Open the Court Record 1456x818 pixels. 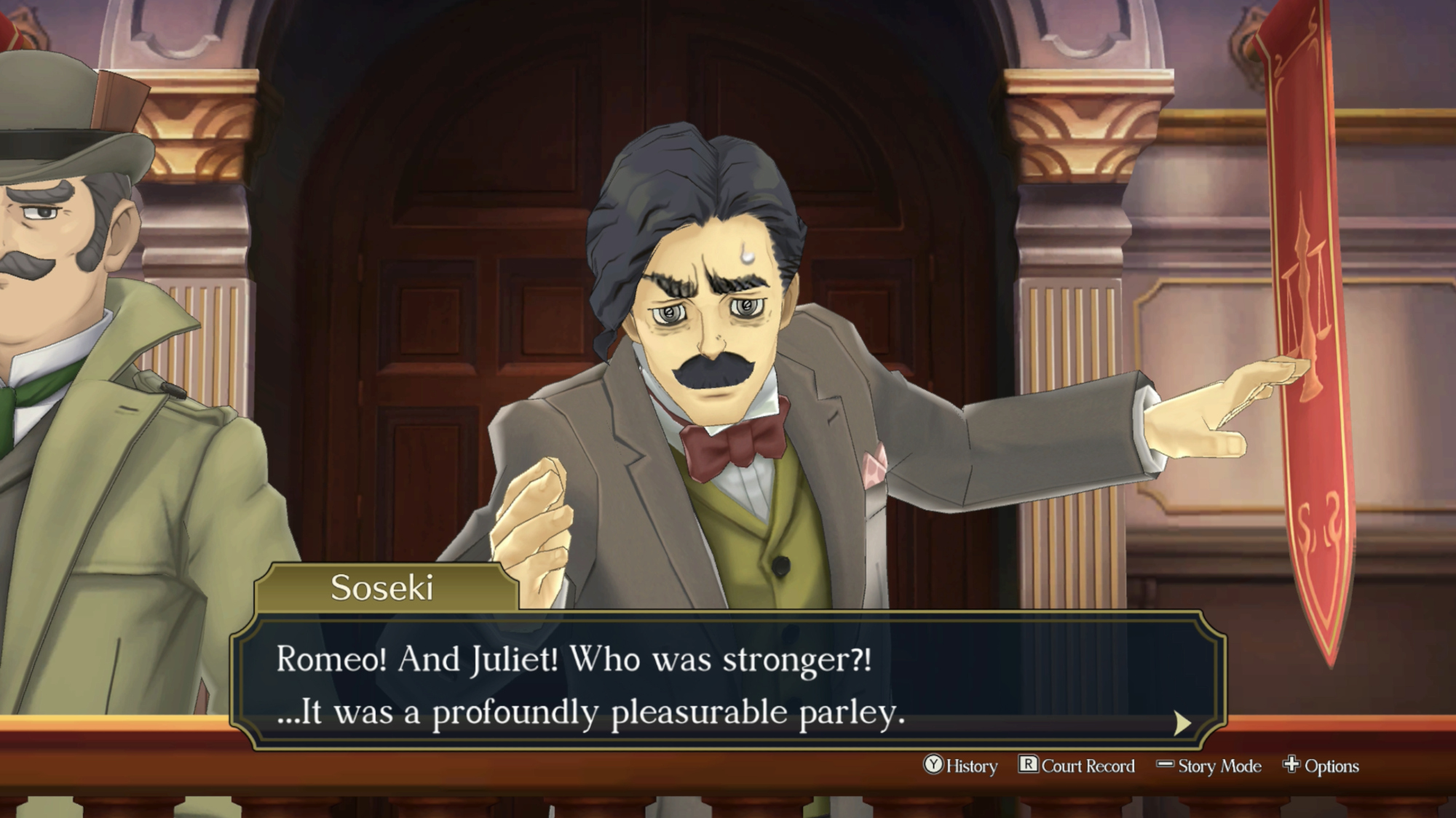[1077, 766]
